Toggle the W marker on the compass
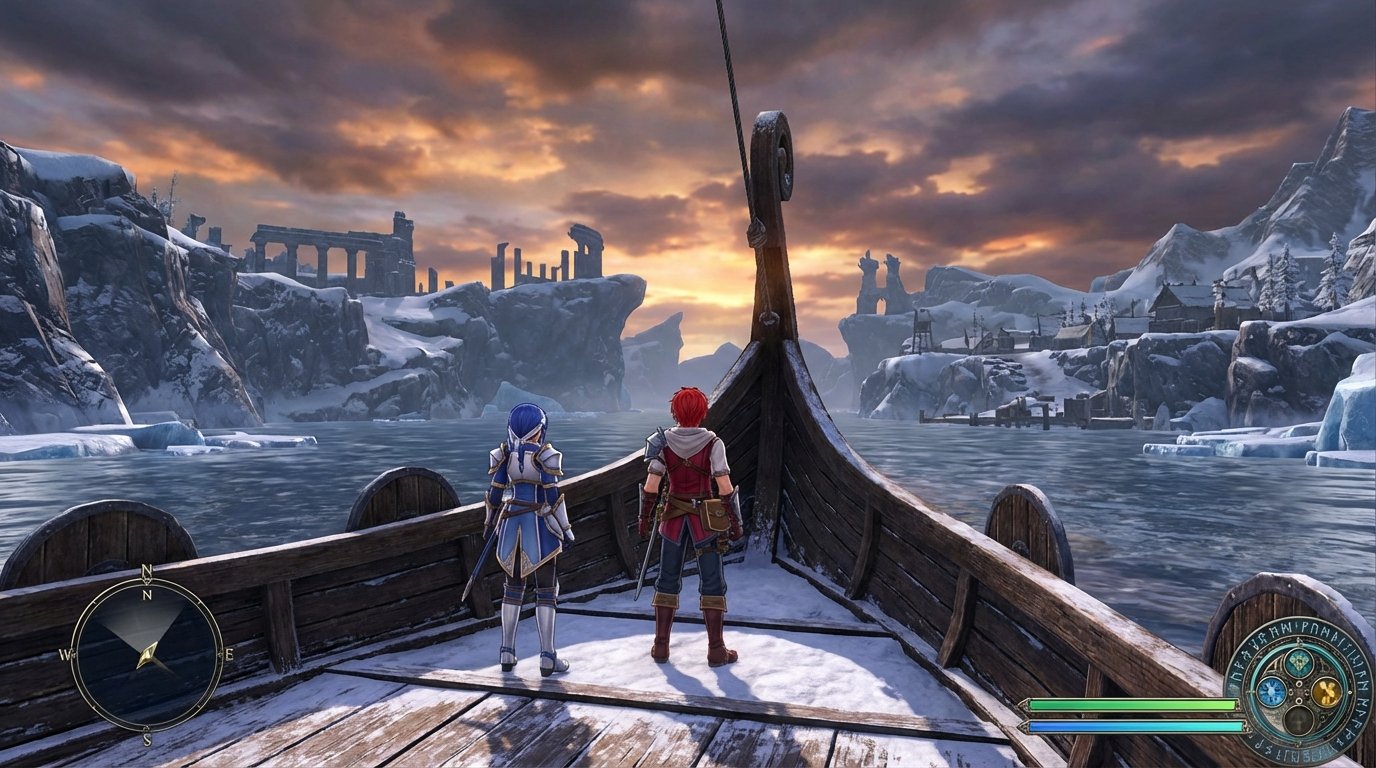 [65, 654]
